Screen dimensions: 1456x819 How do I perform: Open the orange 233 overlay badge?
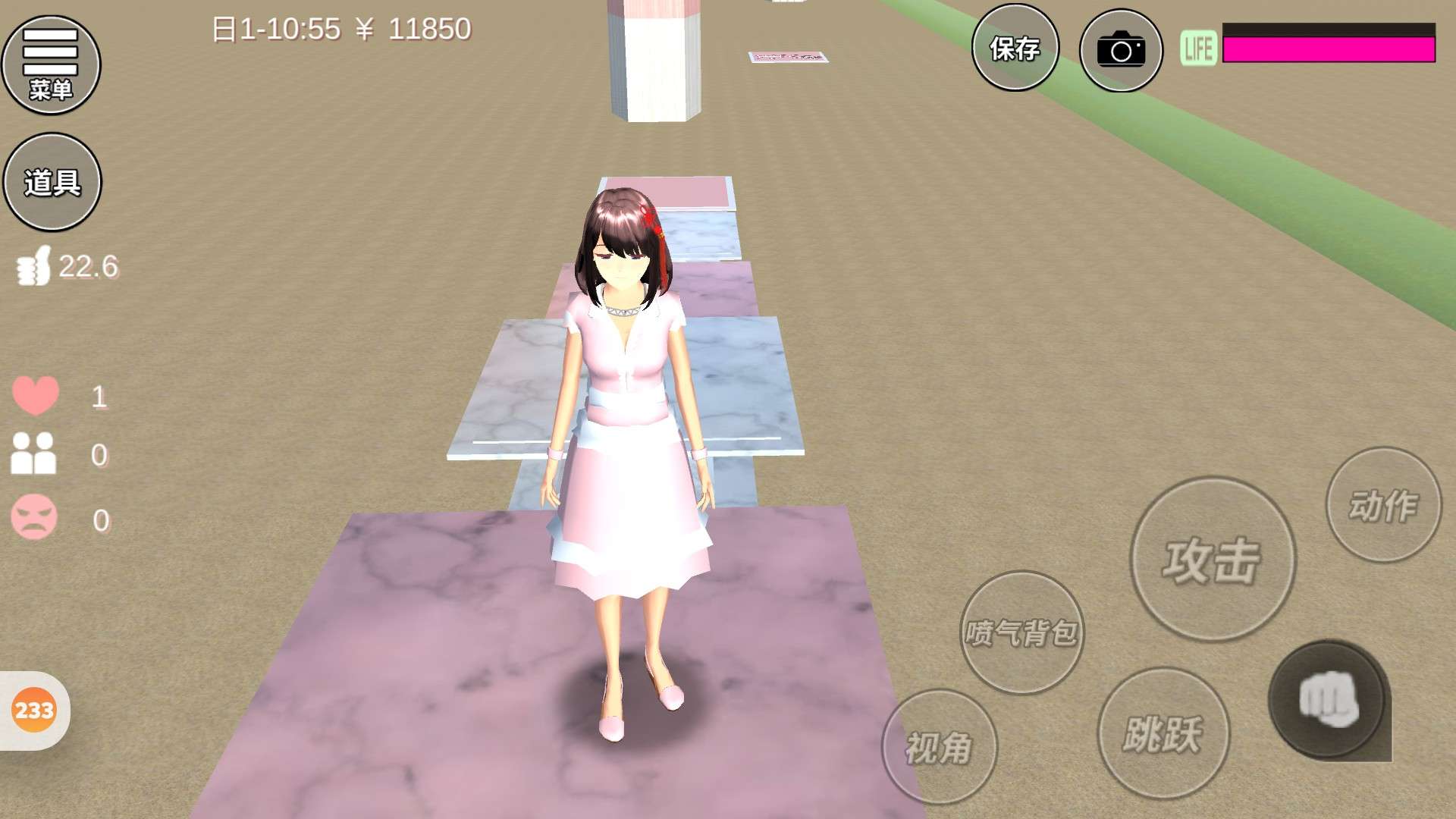[x=34, y=711]
